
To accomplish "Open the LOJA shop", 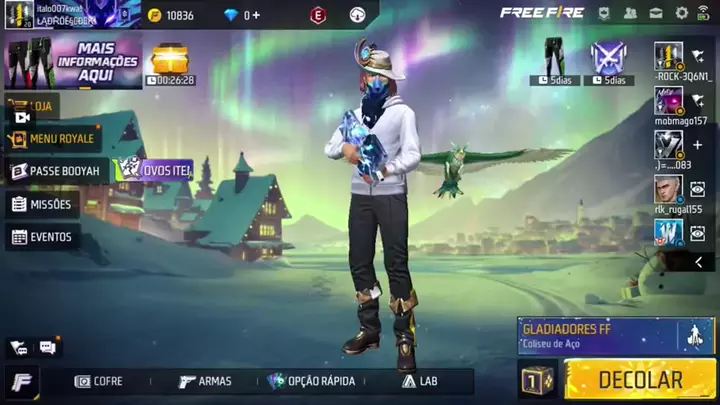I will point(32,105).
